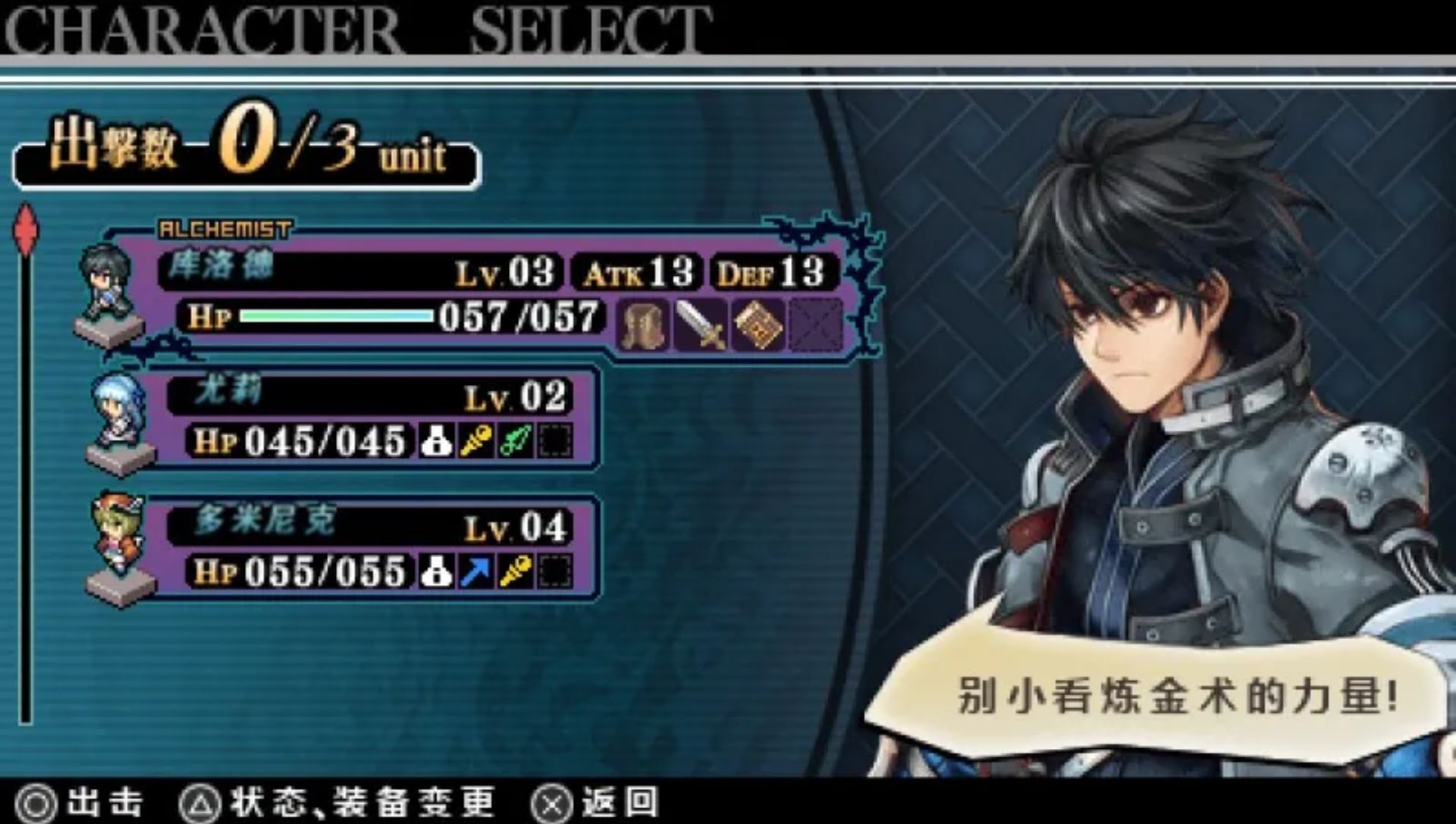Click the red diamond scrollbar marker
This screenshot has width=1456, height=824.
pyautogui.click(x=27, y=230)
